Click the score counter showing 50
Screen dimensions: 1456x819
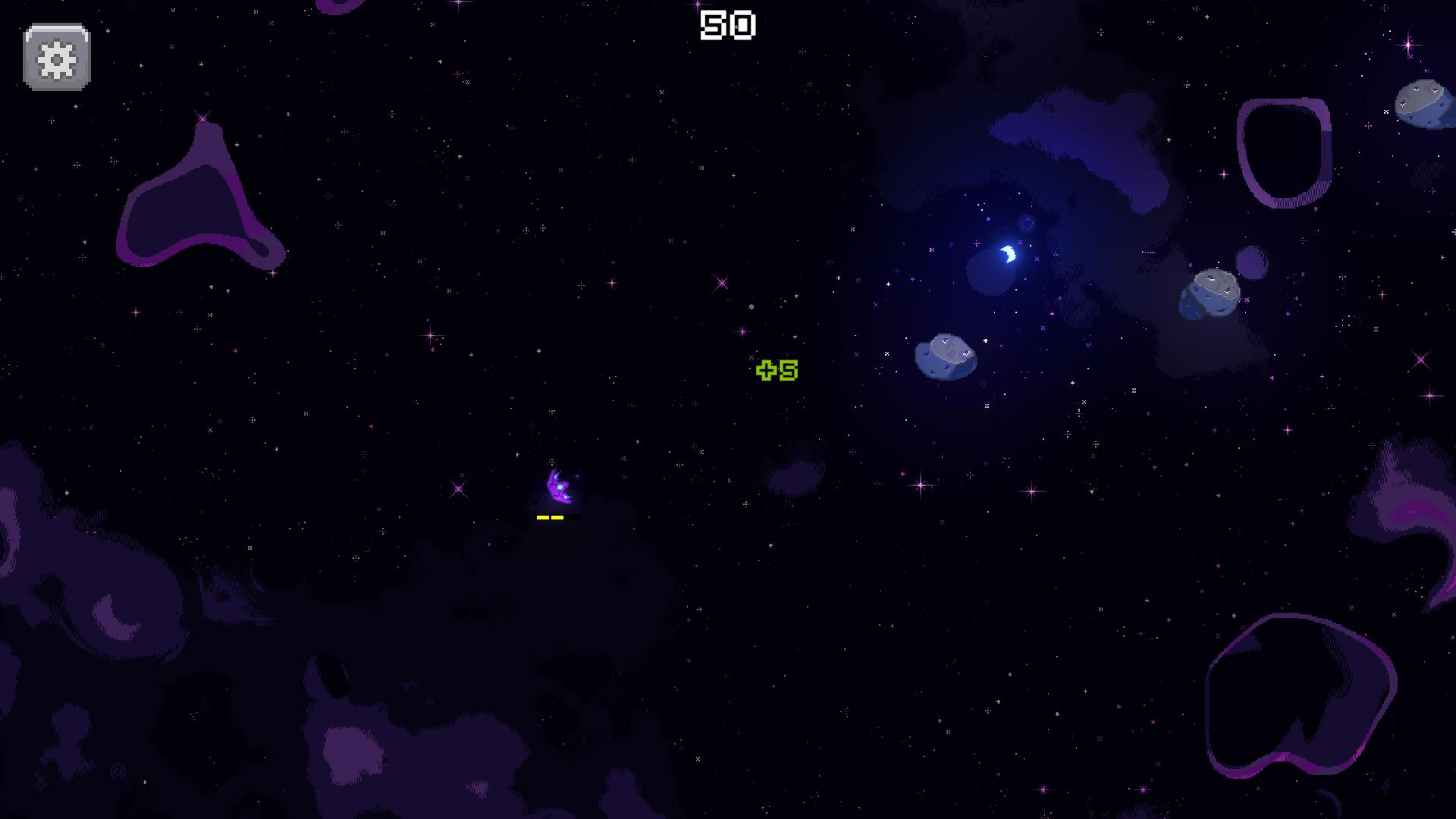(x=729, y=24)
